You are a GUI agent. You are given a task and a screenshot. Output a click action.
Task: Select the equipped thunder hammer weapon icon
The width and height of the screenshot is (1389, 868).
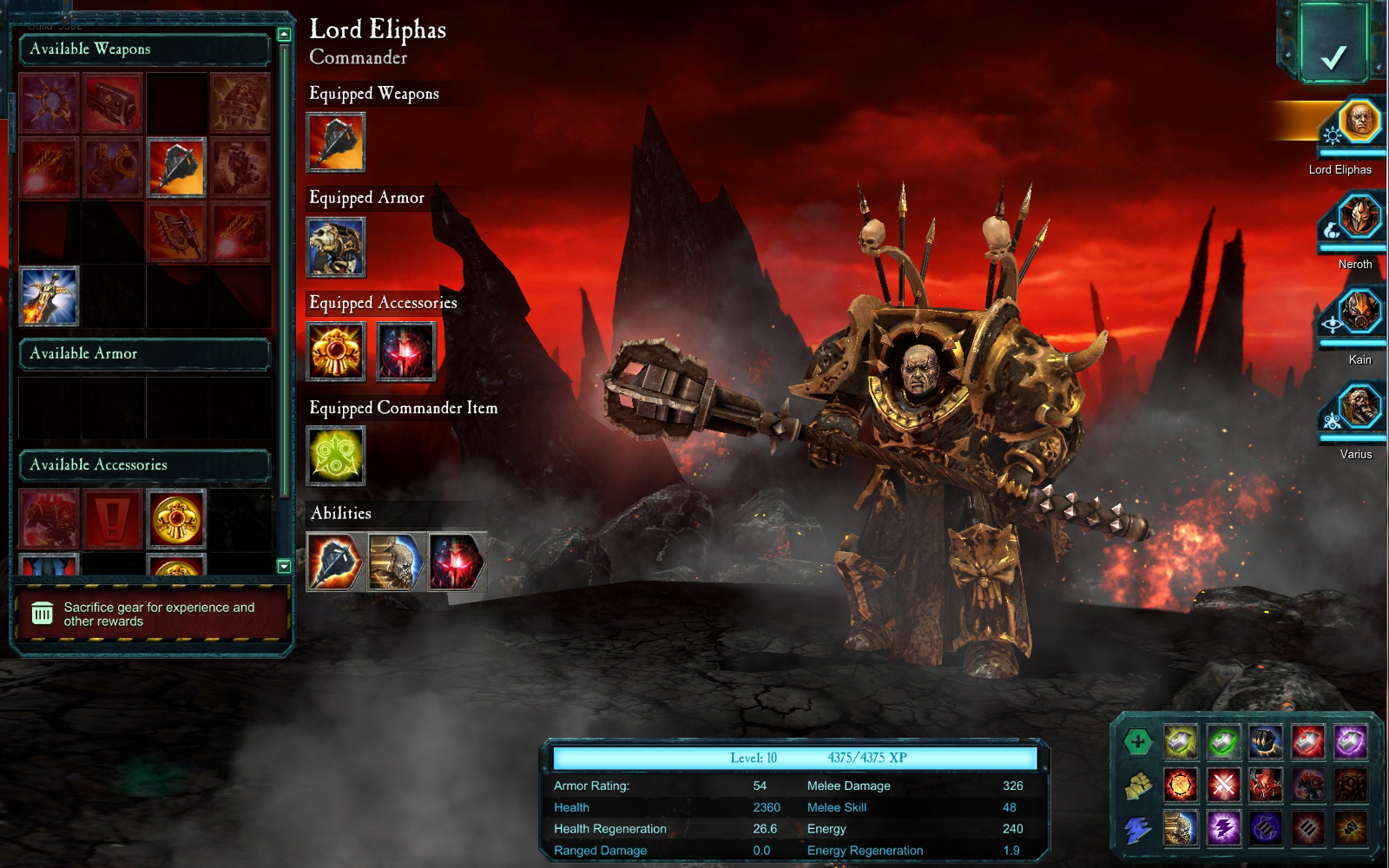(x=337, y=142)
